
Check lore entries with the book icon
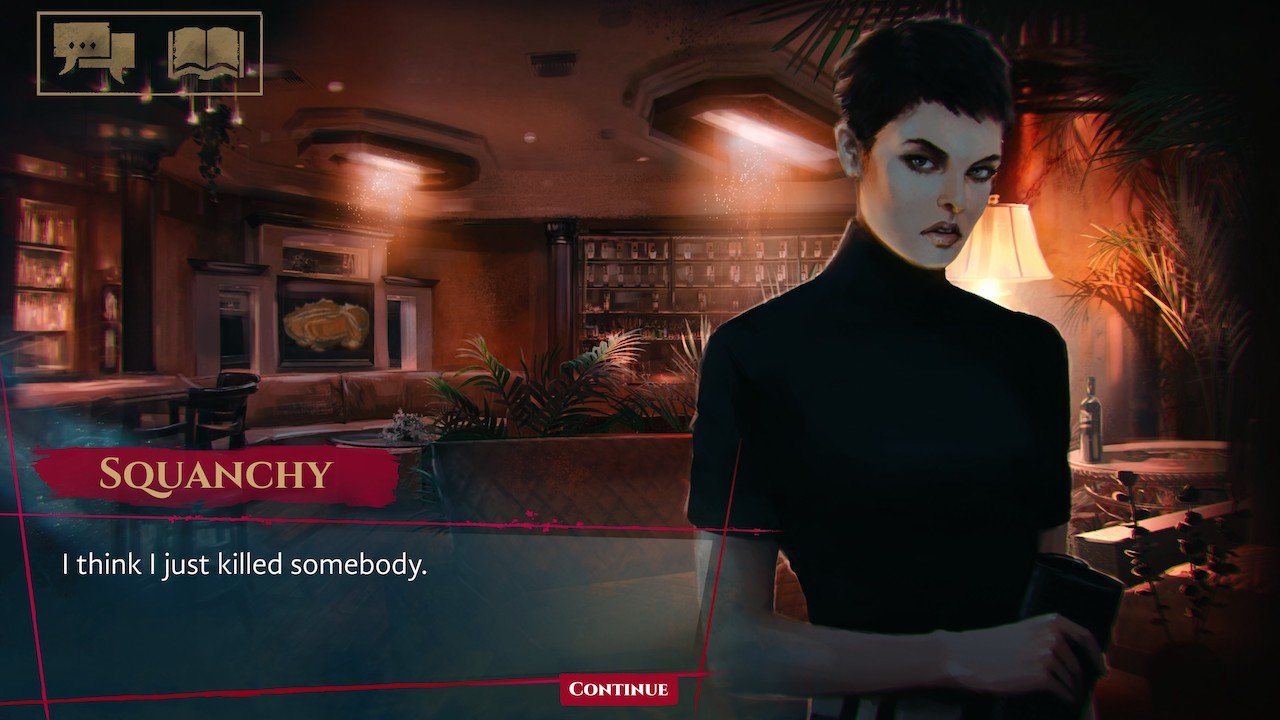205,55
